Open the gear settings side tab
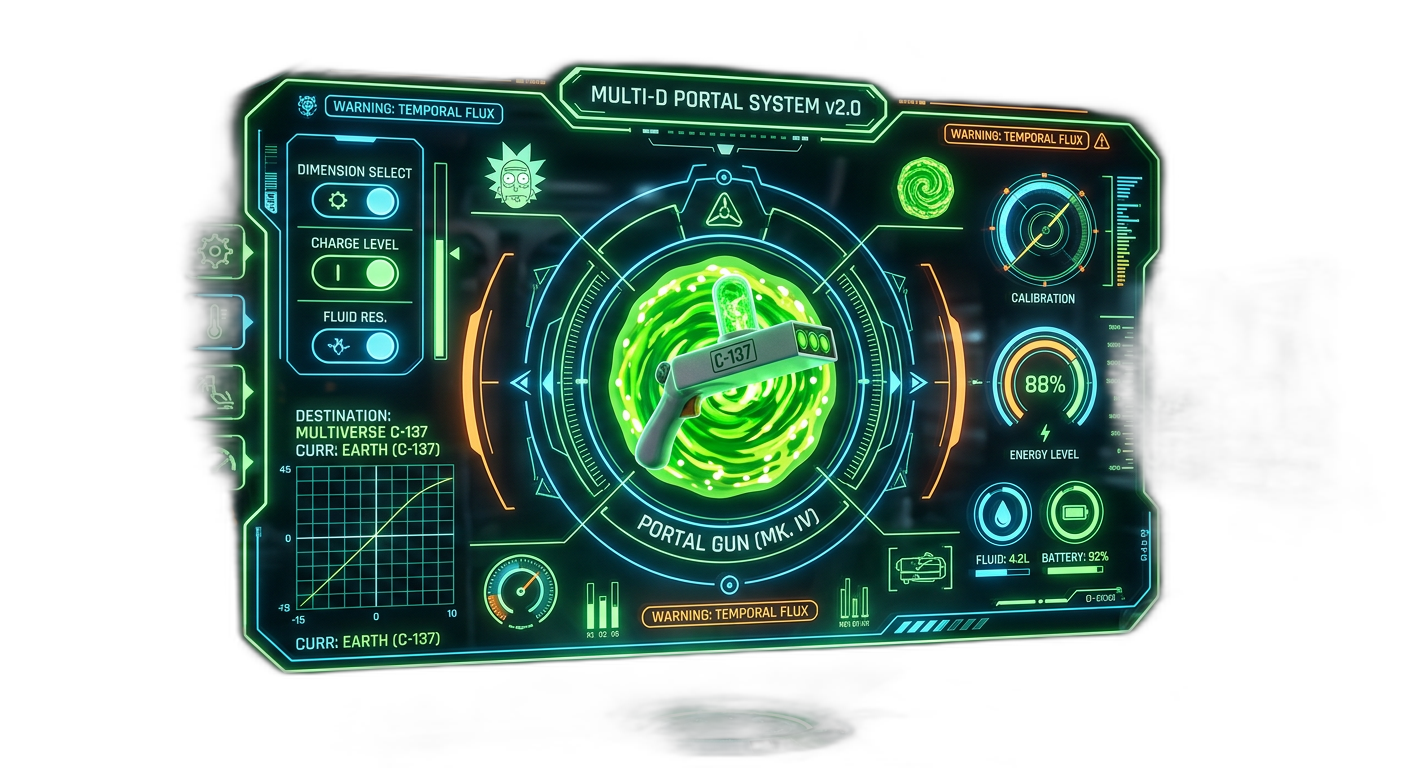Viewport: 1408px width, 768px height. point(215,250)
